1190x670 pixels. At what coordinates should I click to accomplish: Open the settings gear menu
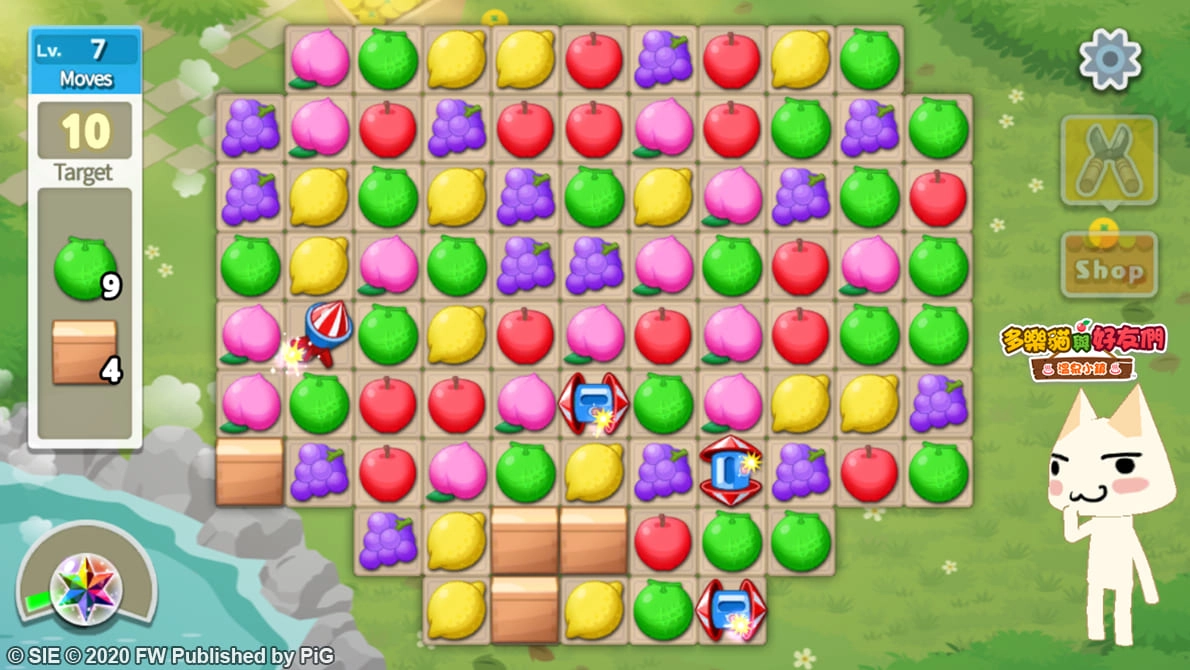1110,59
